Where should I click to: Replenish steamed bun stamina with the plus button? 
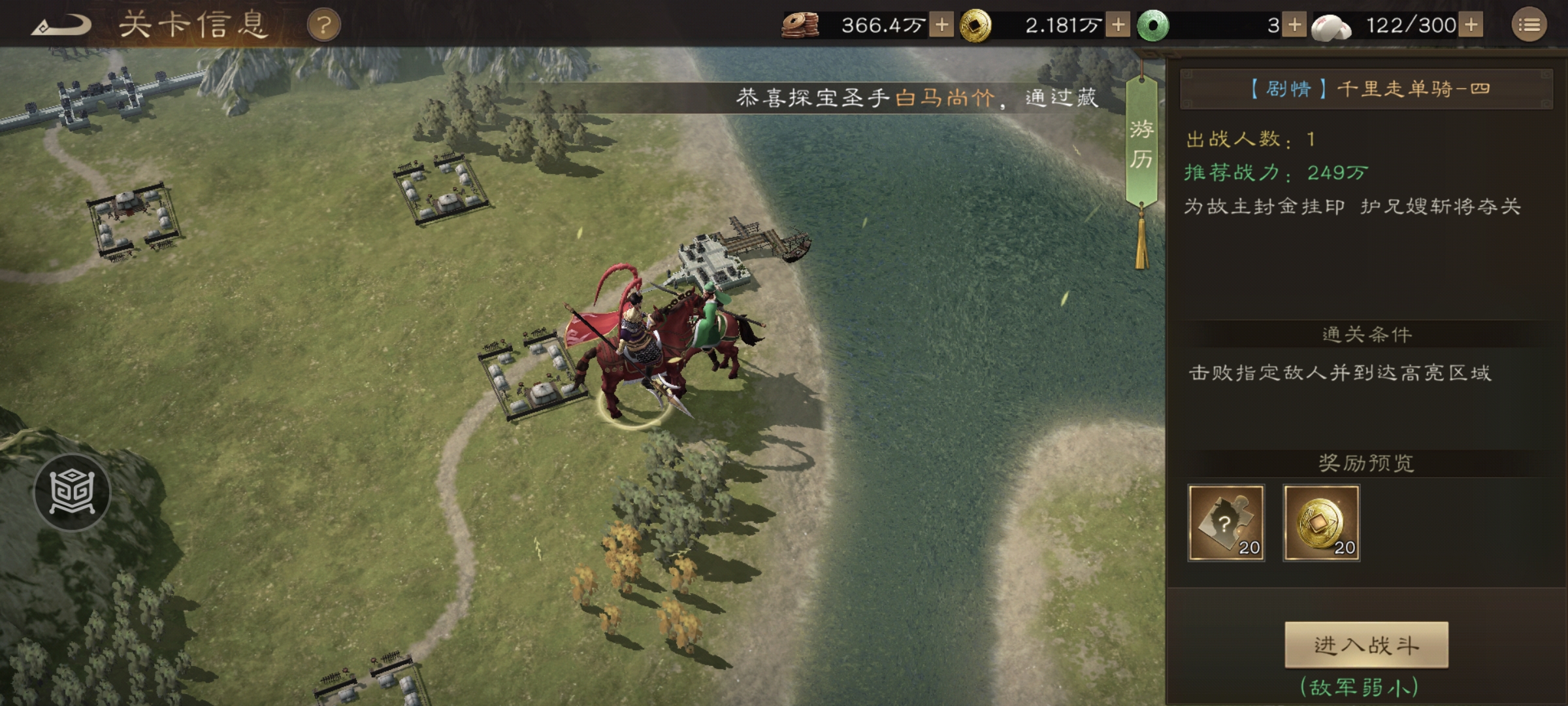click(1471, 25)
